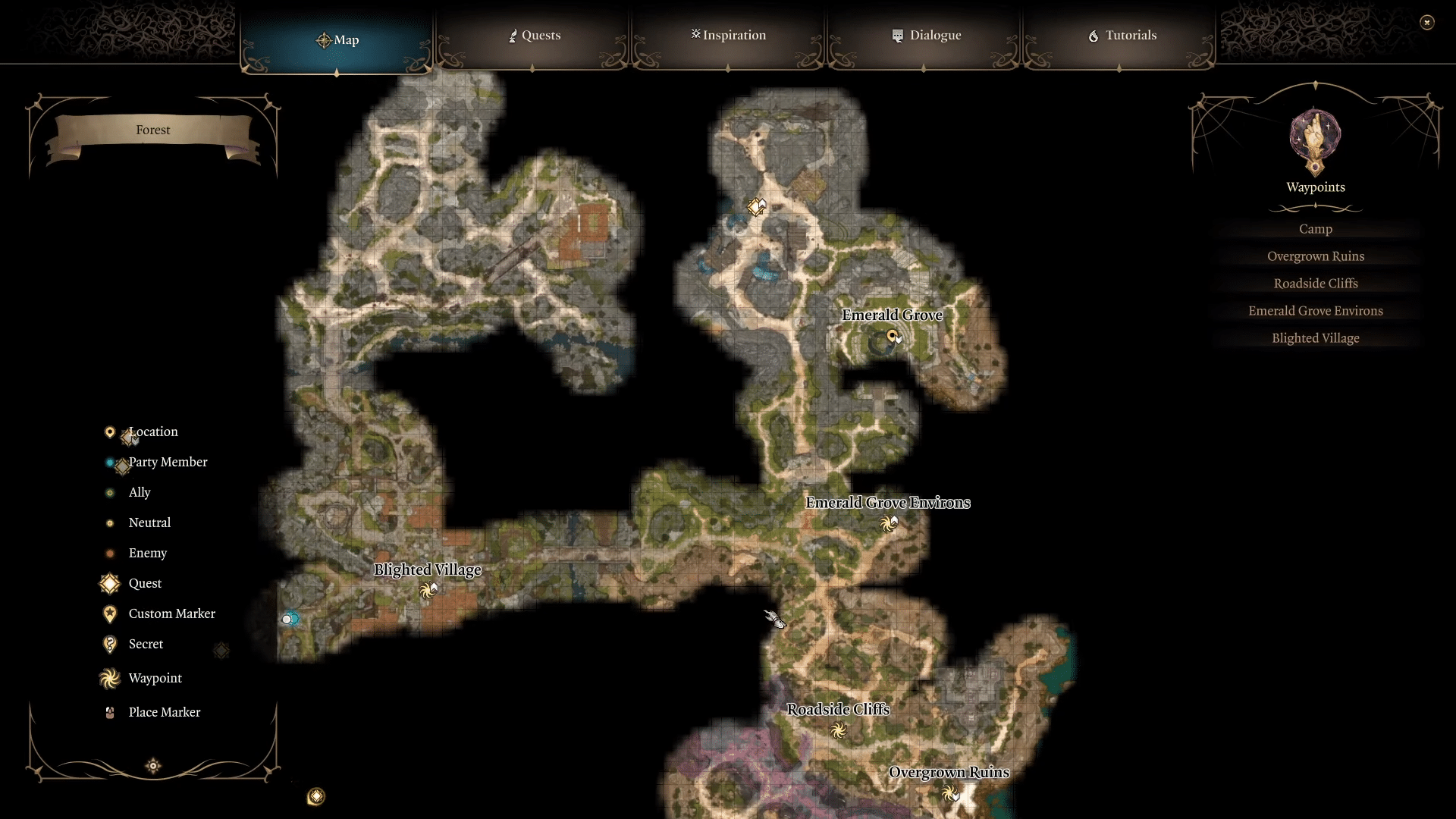Fast travel to Camp from the waypoint list
Viewport: 1456px width, 819px height.
1314,228
